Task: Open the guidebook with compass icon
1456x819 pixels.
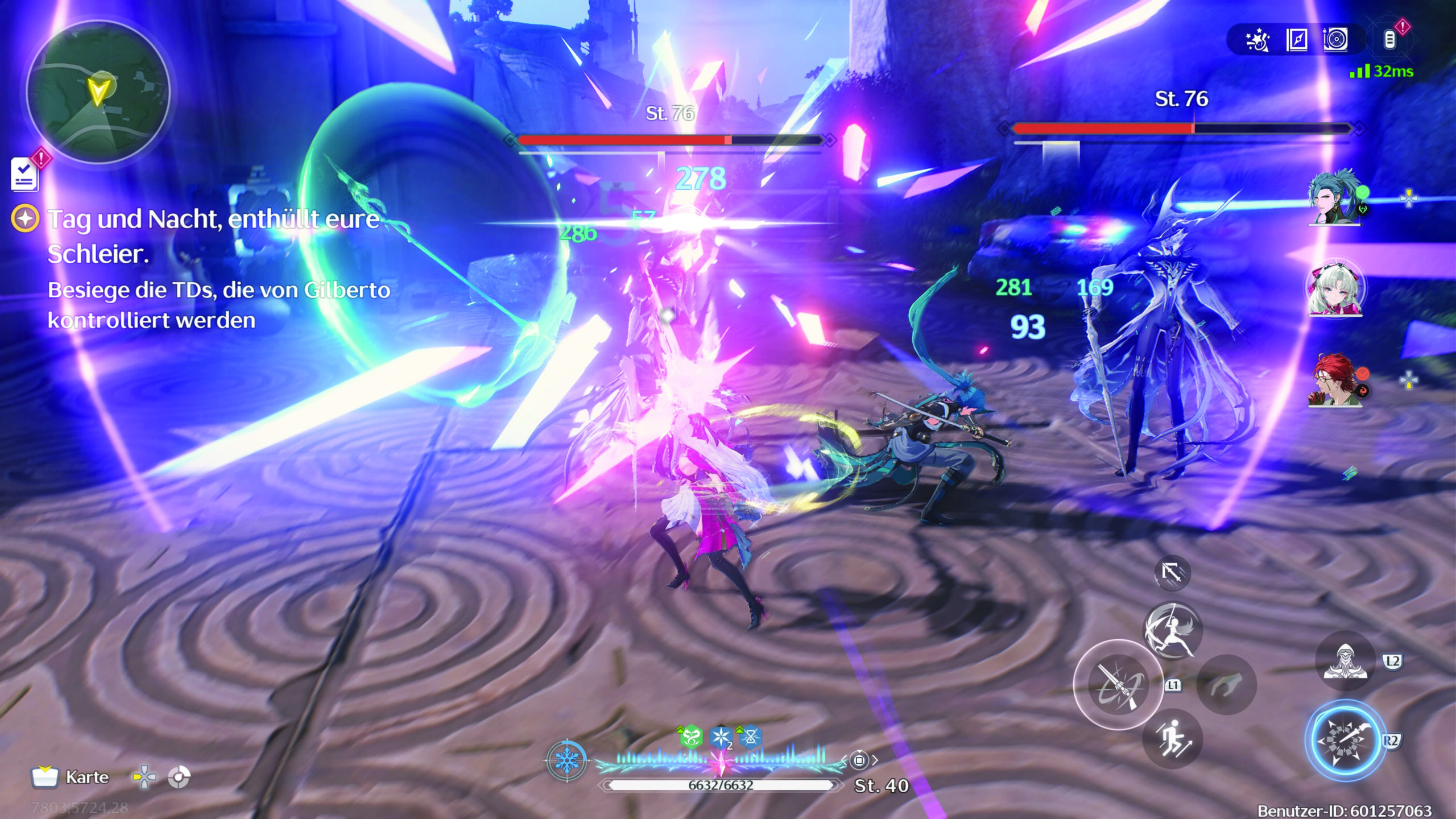Action: 1296,40
